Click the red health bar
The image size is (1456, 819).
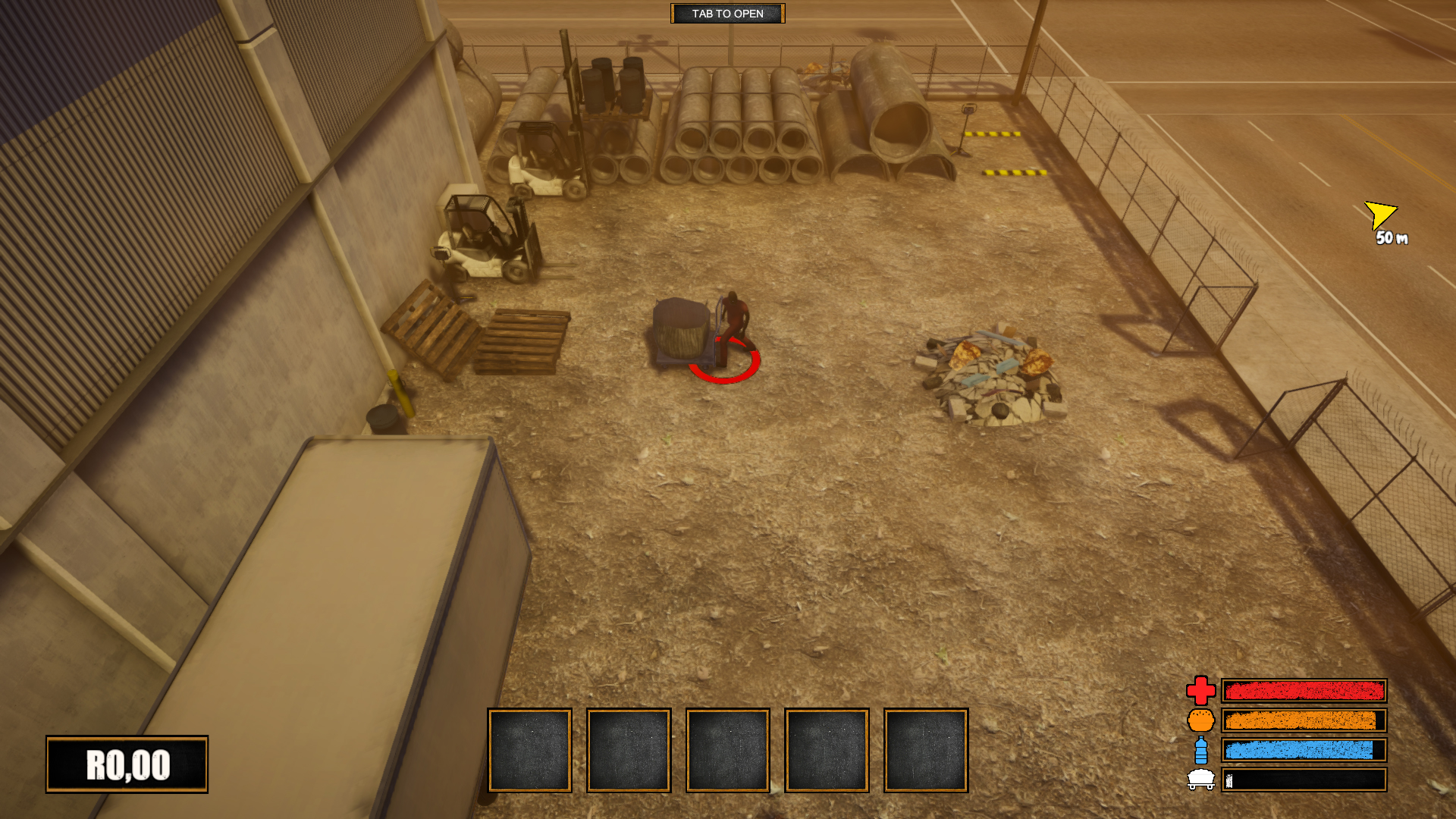[x=1304, y=691]
